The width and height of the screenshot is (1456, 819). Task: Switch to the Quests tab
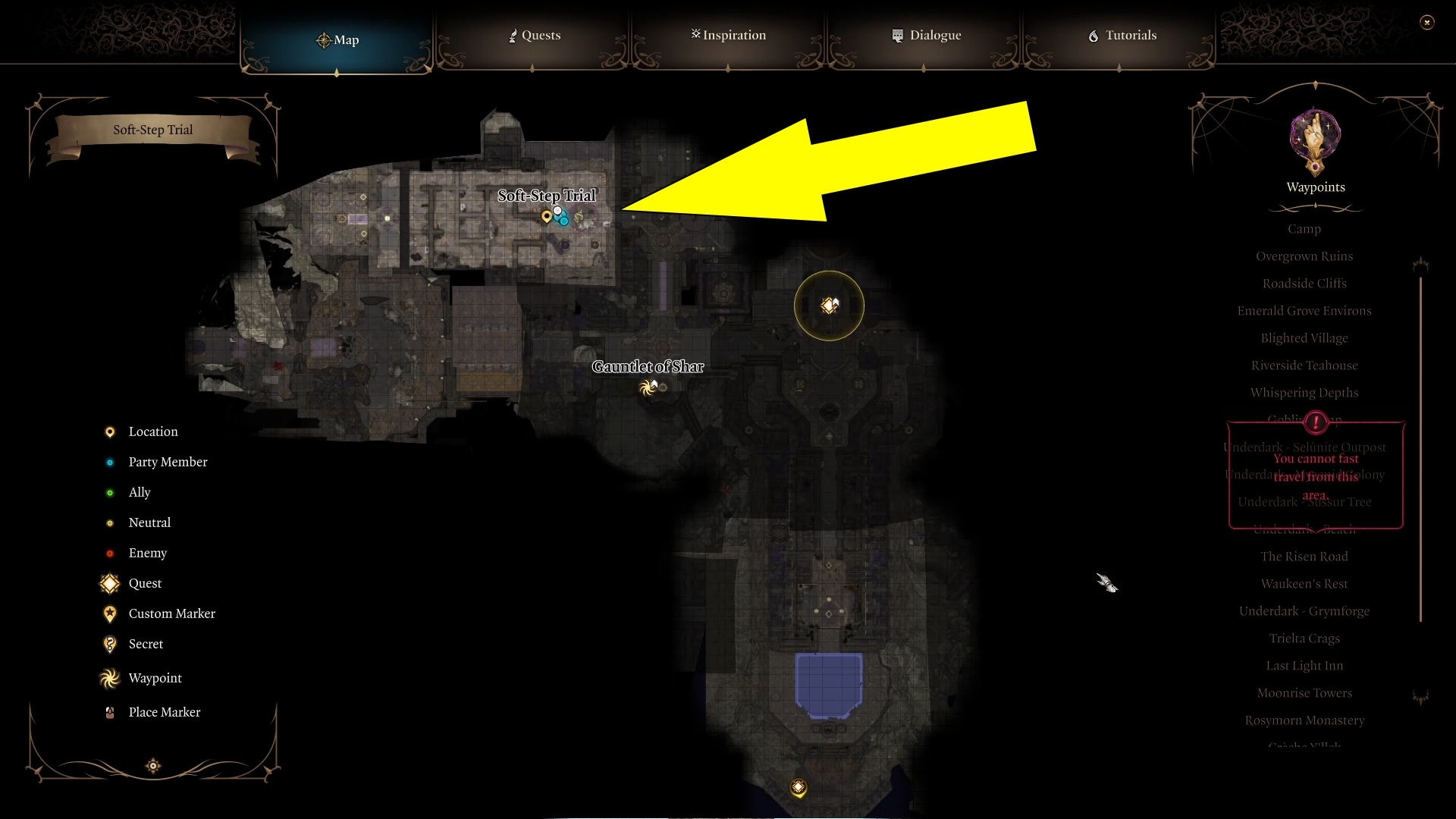tap(534, 35)
